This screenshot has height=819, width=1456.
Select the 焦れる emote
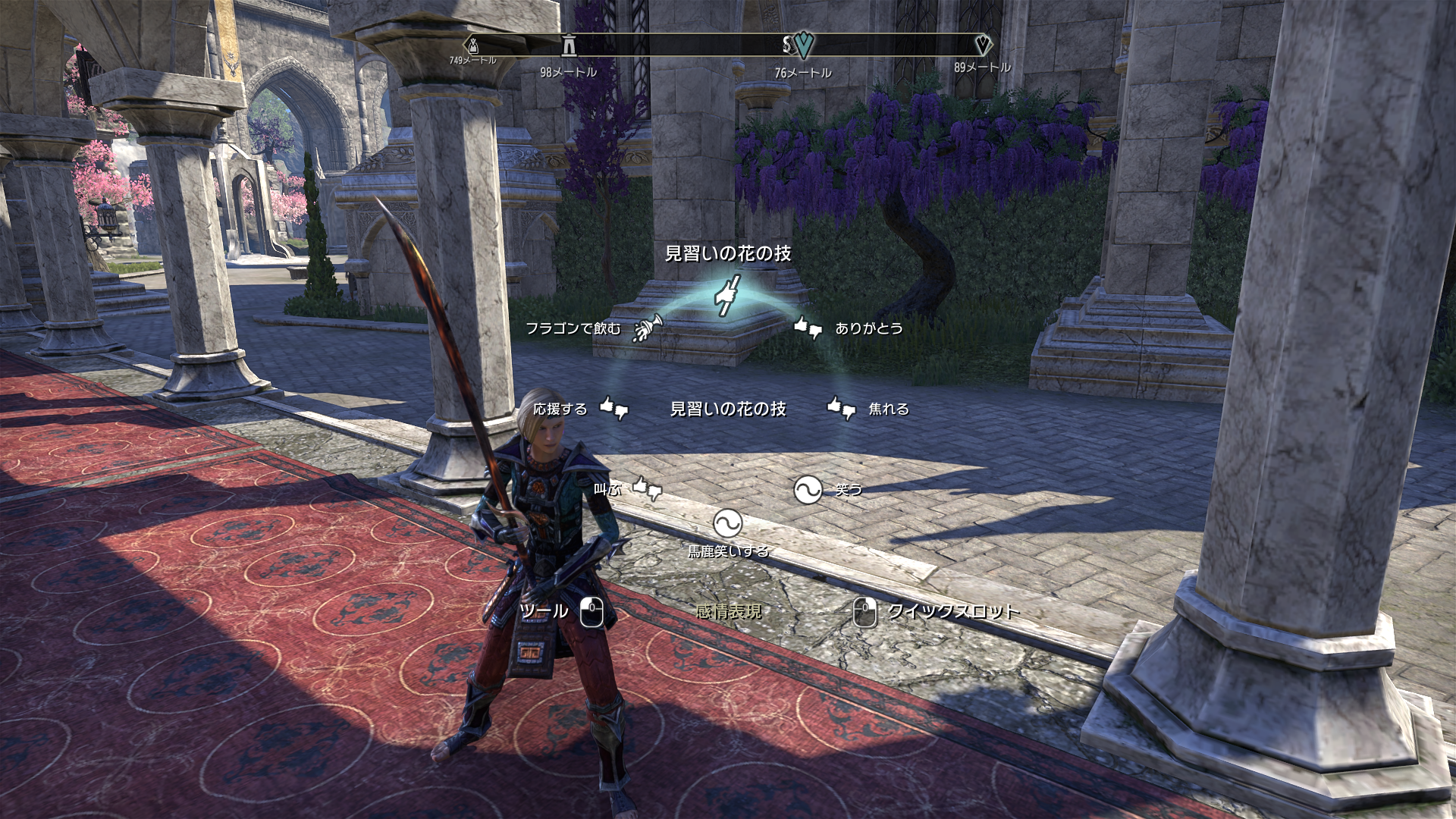point(842,409)
